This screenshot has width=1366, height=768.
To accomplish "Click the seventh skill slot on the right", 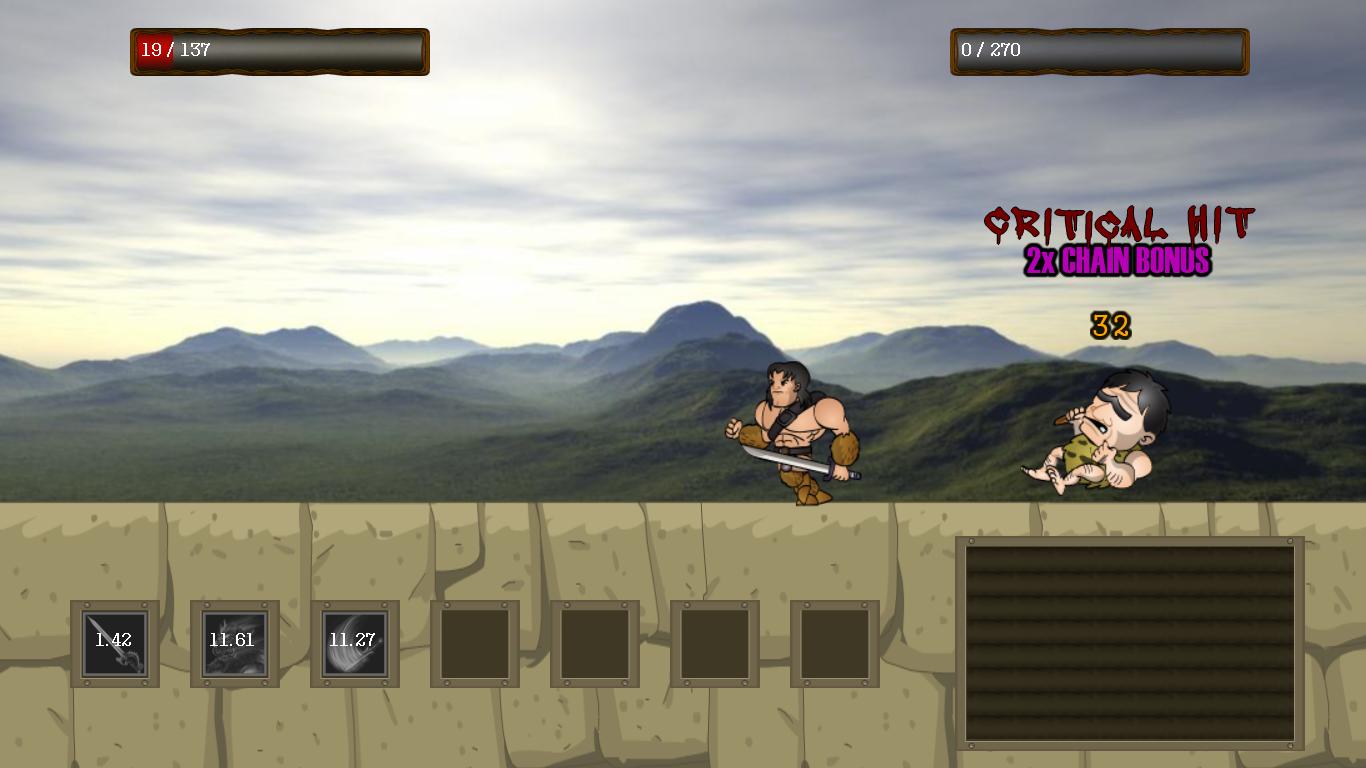I will click(835, 642).
